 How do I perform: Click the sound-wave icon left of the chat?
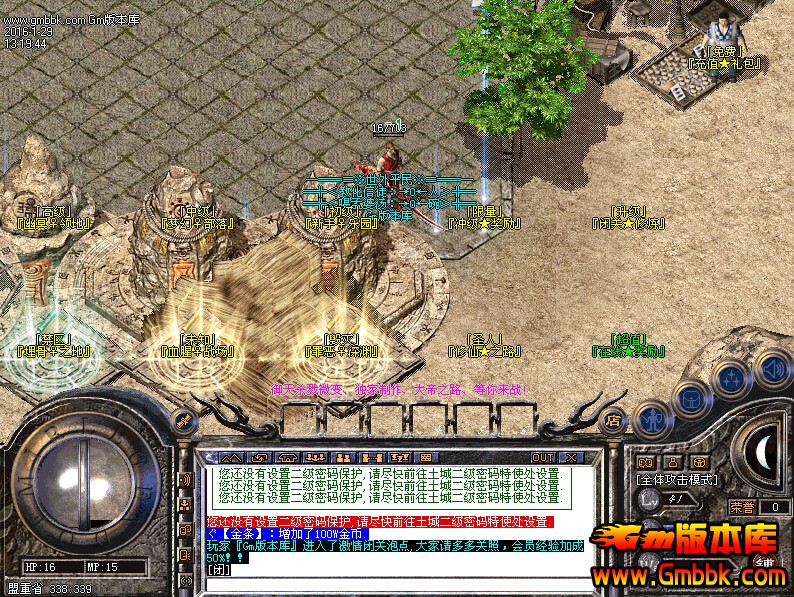pyautogui.click(x=186, y=481)
